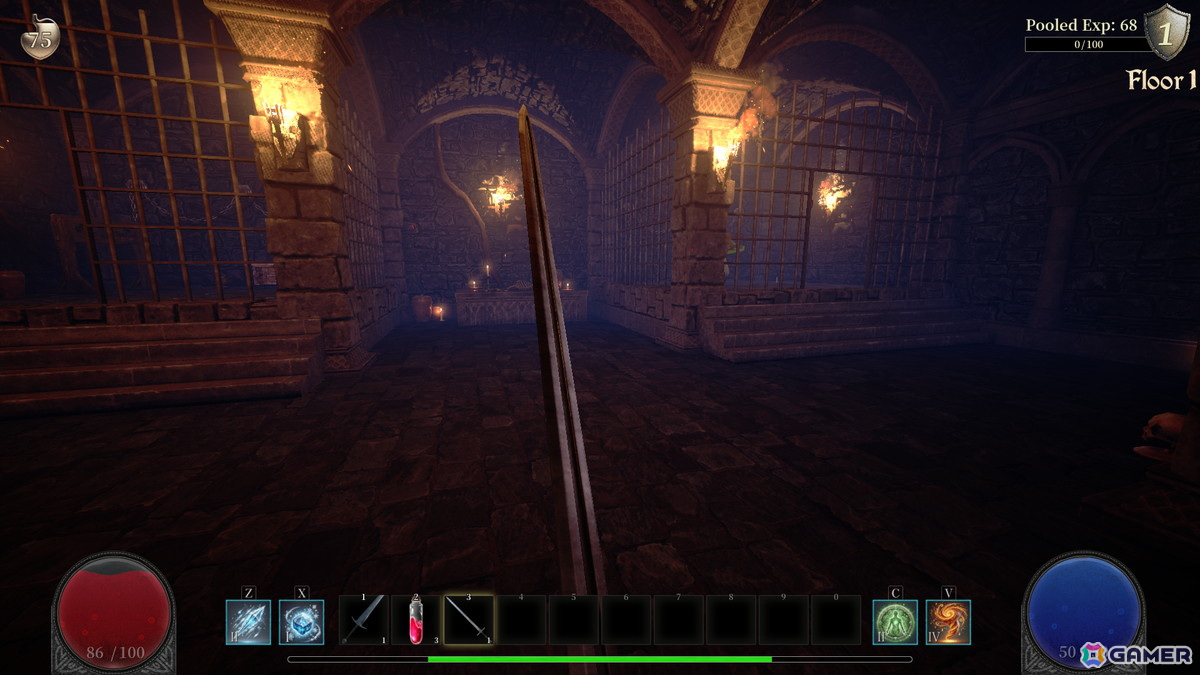Use the red health potion

416,620
